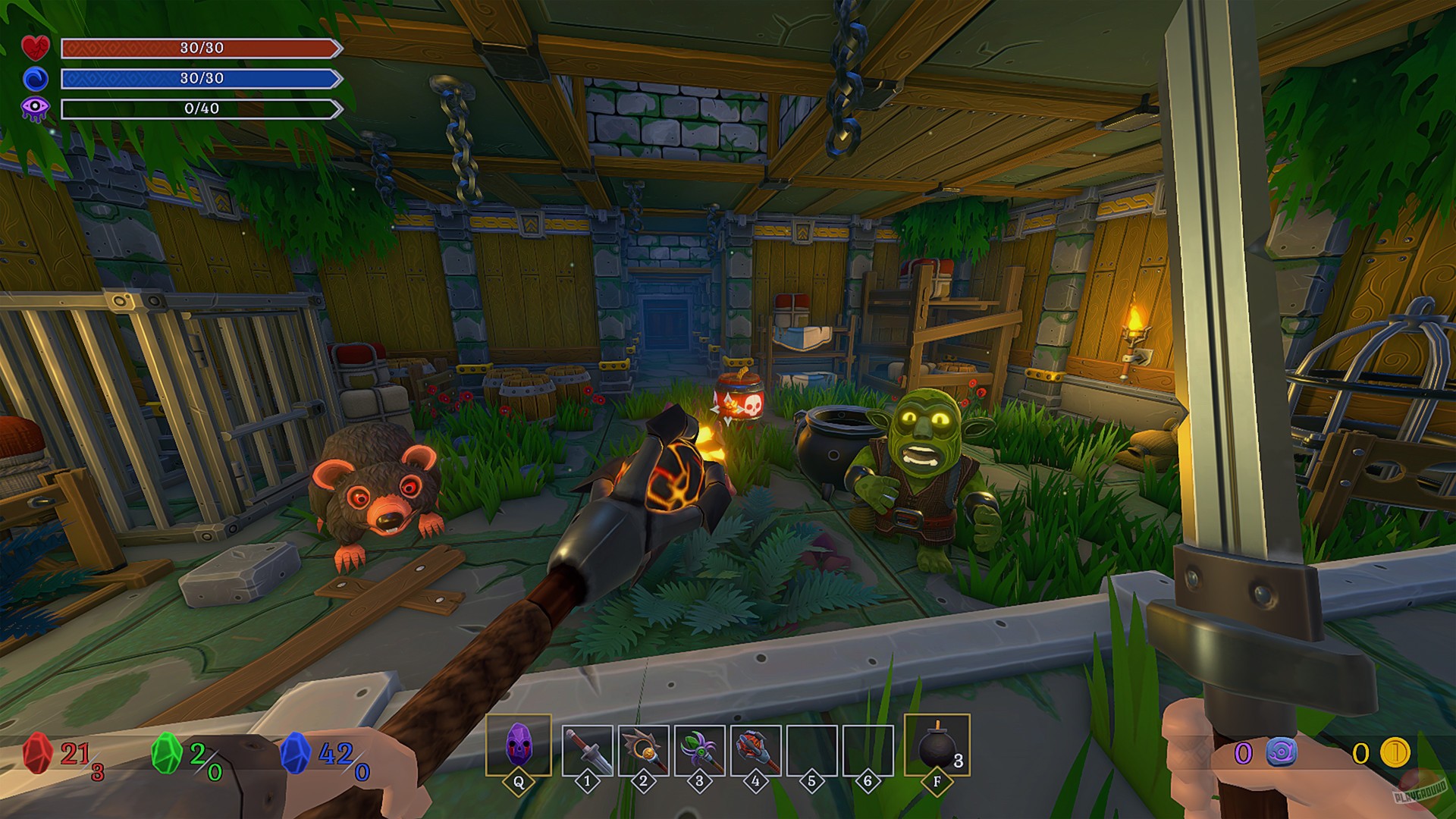
Task: Select the purple skull mask item slot
Action: click(x=519, y=745)
